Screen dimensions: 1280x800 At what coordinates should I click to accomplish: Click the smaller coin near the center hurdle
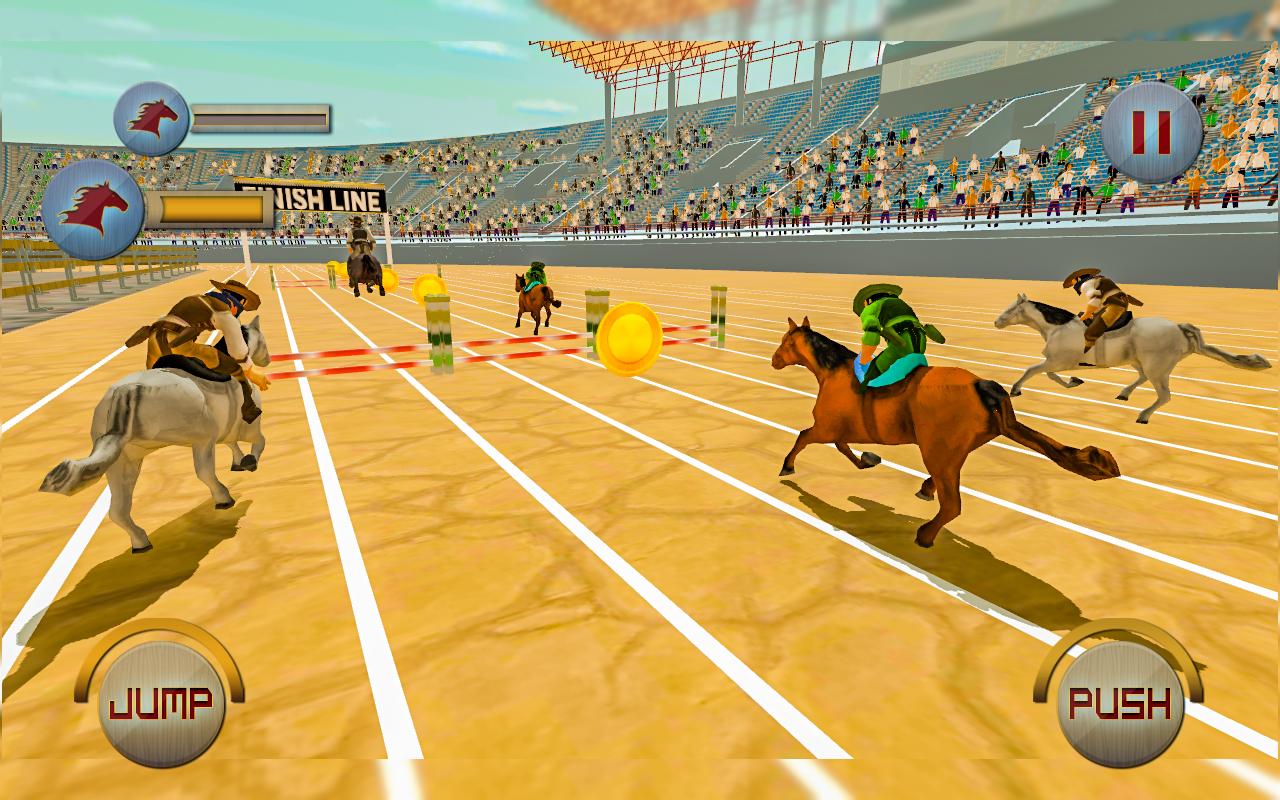coord(429,287)
